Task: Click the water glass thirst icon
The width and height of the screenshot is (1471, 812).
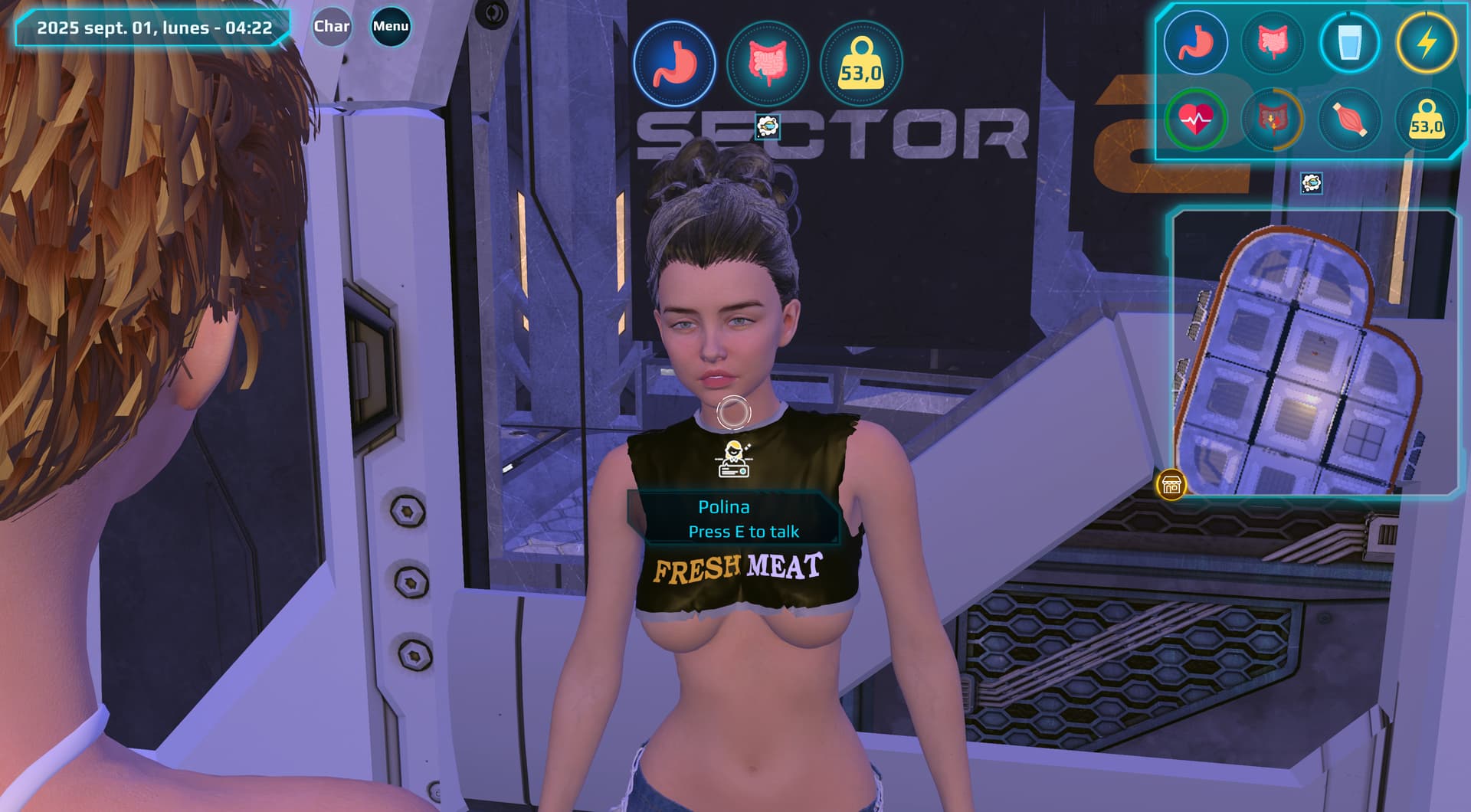Action: point(1349,42)
